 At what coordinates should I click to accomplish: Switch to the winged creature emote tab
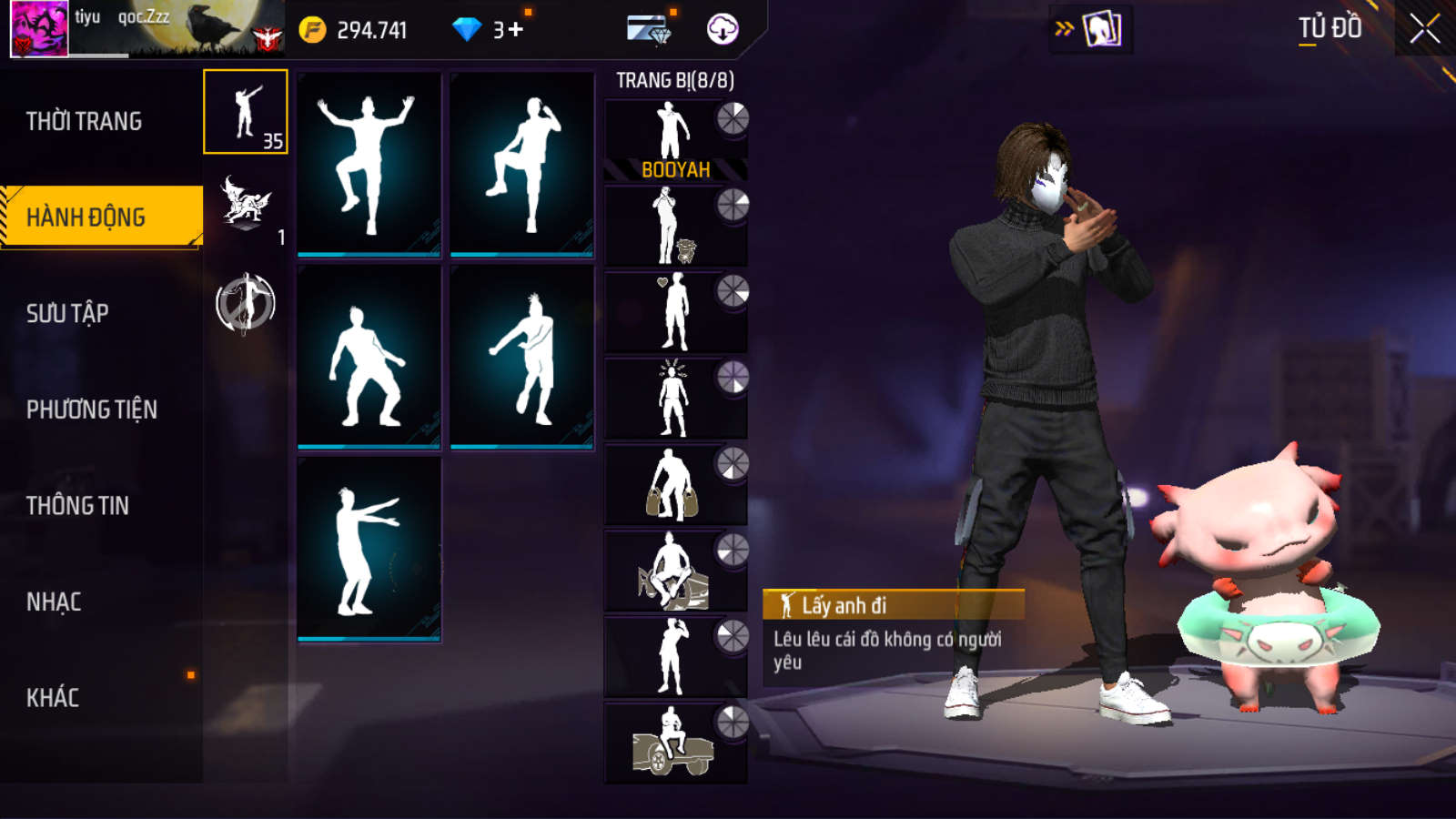coord(246,205)
